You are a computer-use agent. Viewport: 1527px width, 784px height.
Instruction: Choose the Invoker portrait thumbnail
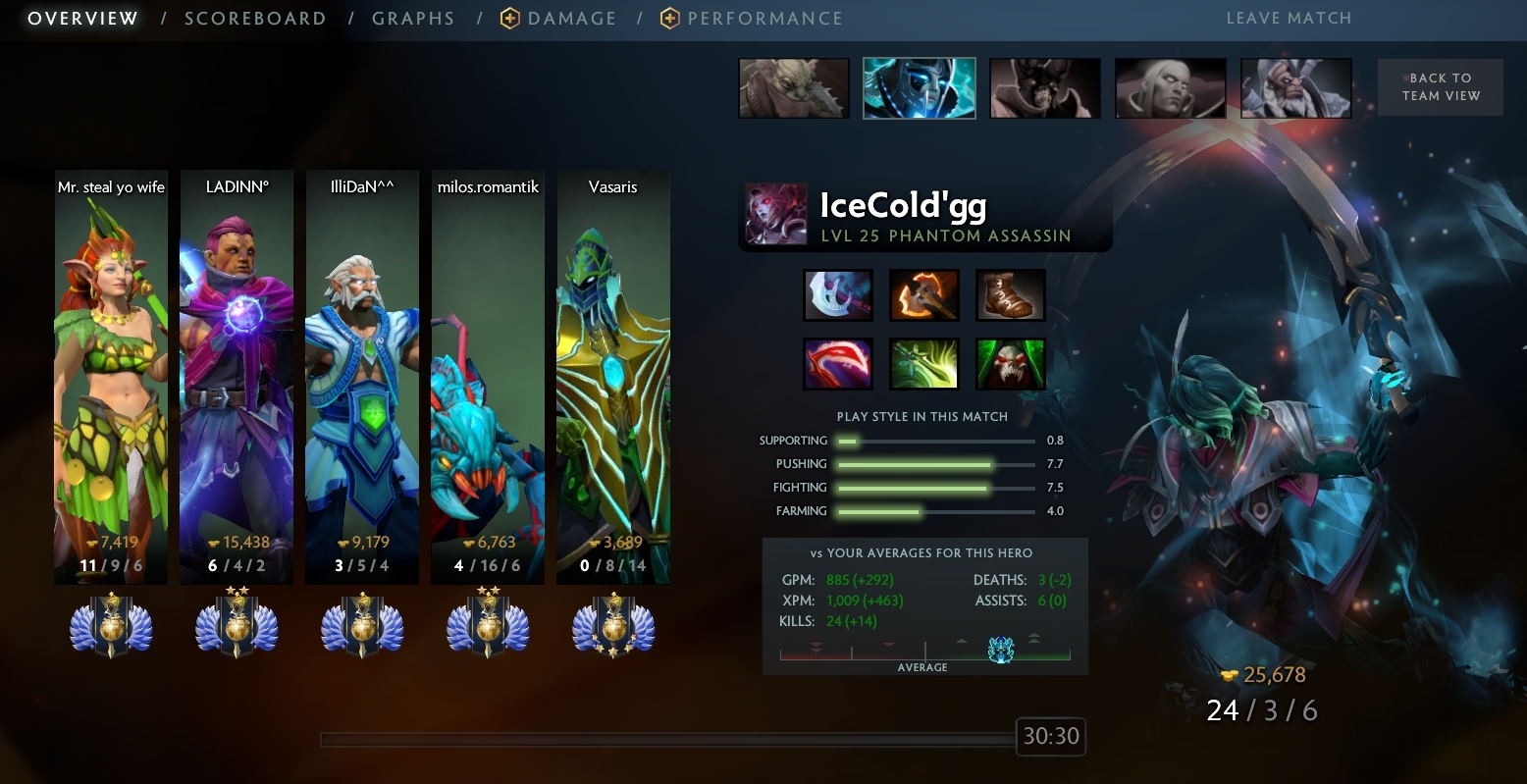[1170, 88]
